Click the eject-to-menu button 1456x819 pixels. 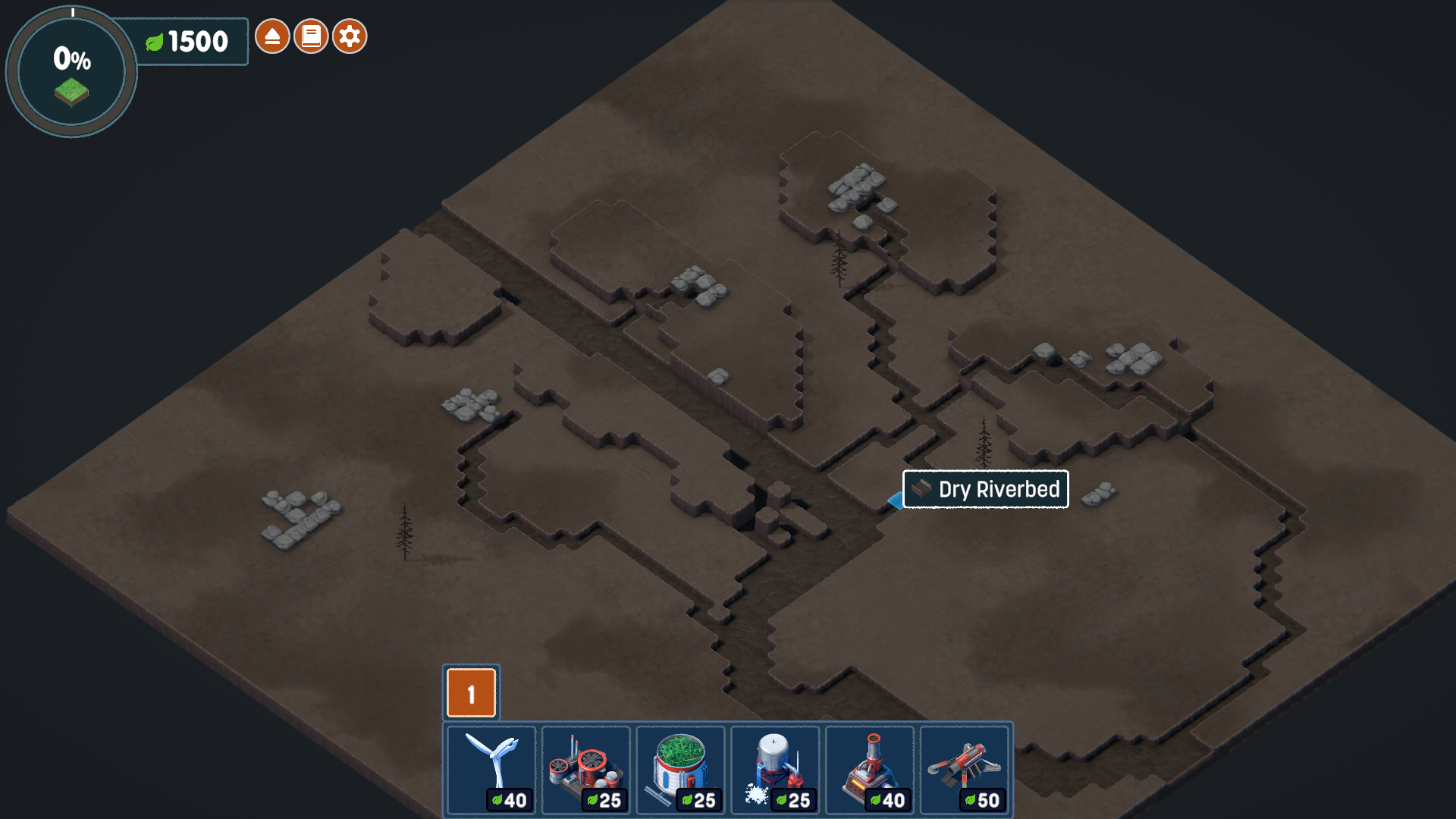tap(273, 36)
